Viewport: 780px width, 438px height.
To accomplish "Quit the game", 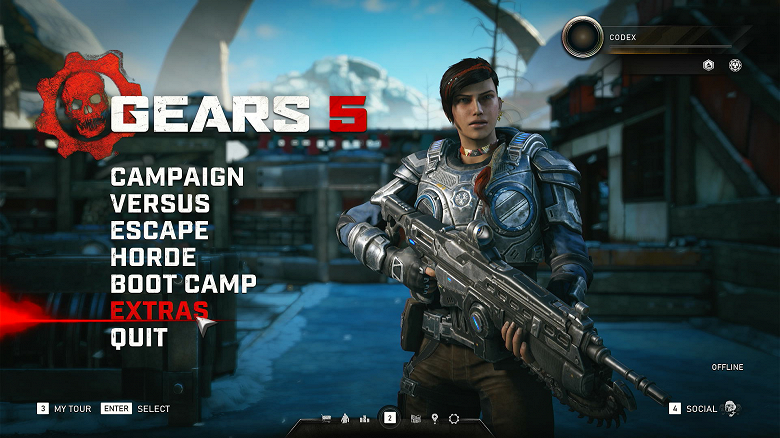I will [139, 338].
